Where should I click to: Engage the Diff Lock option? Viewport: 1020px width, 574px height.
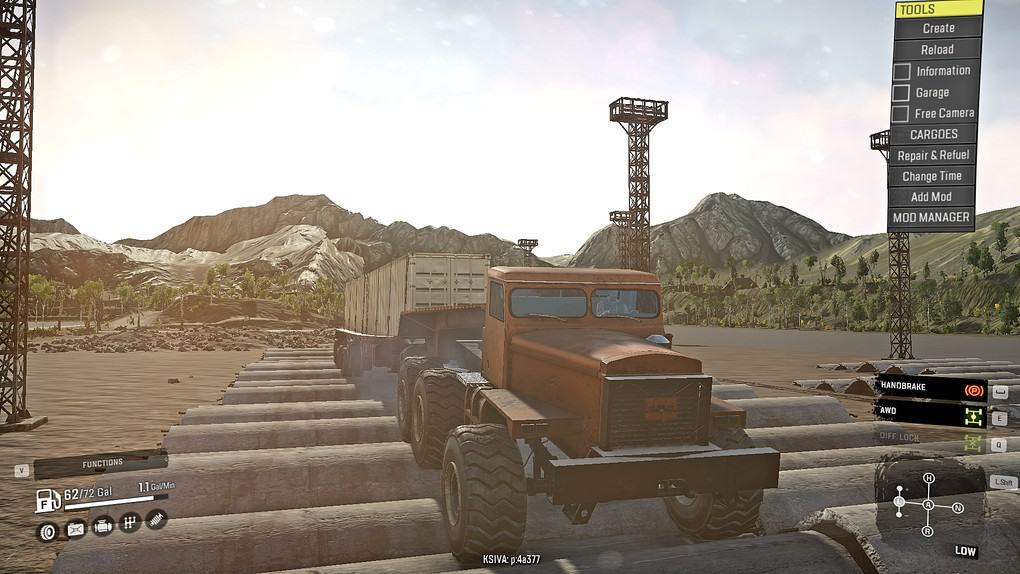pyautogui.click(x=930, y=437)
